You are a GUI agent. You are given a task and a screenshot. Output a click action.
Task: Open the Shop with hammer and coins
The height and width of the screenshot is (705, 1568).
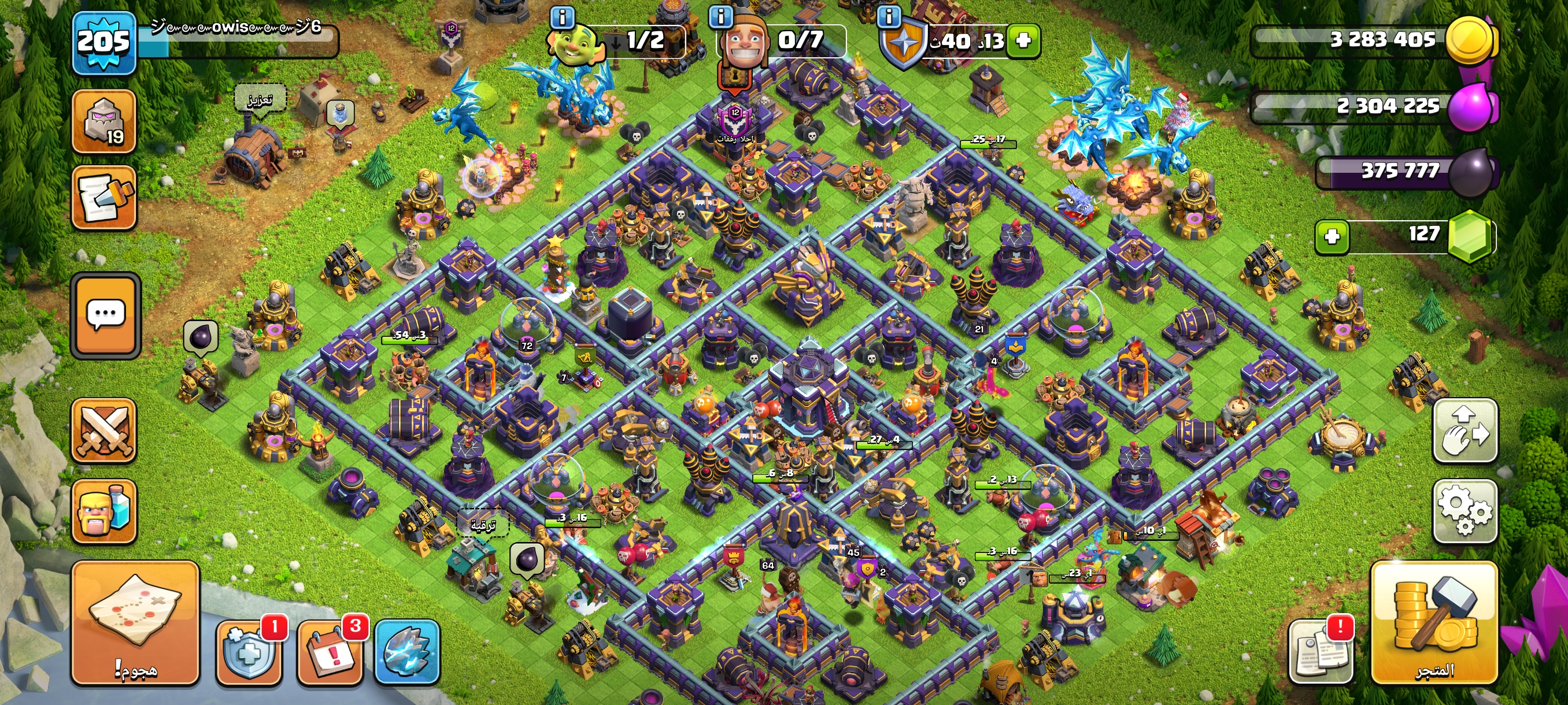tap(1434, 622)
